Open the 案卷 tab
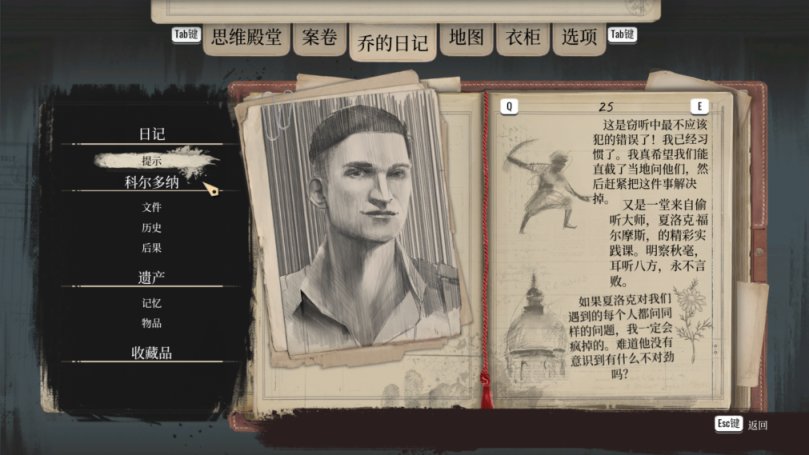Image resolution: width=809 pixels, height=455 pixels. pos(319,39)
